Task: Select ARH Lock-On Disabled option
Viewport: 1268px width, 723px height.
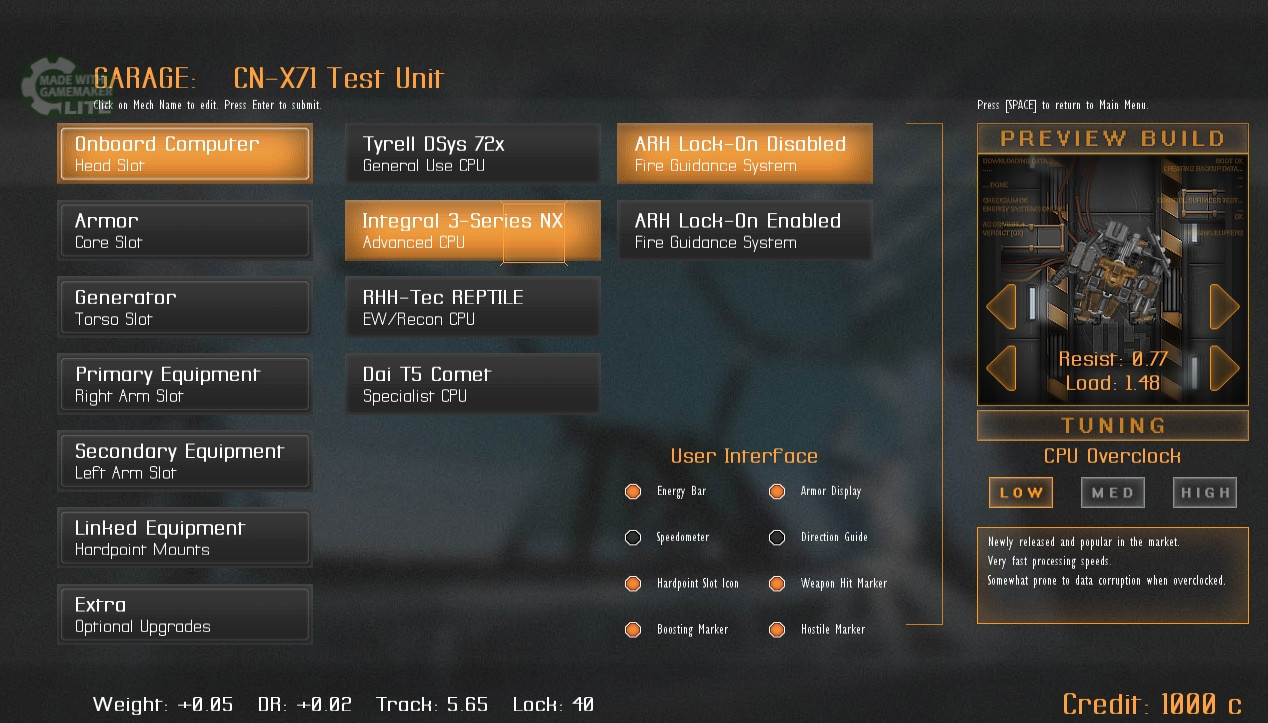Action: [x=744, y=153]
